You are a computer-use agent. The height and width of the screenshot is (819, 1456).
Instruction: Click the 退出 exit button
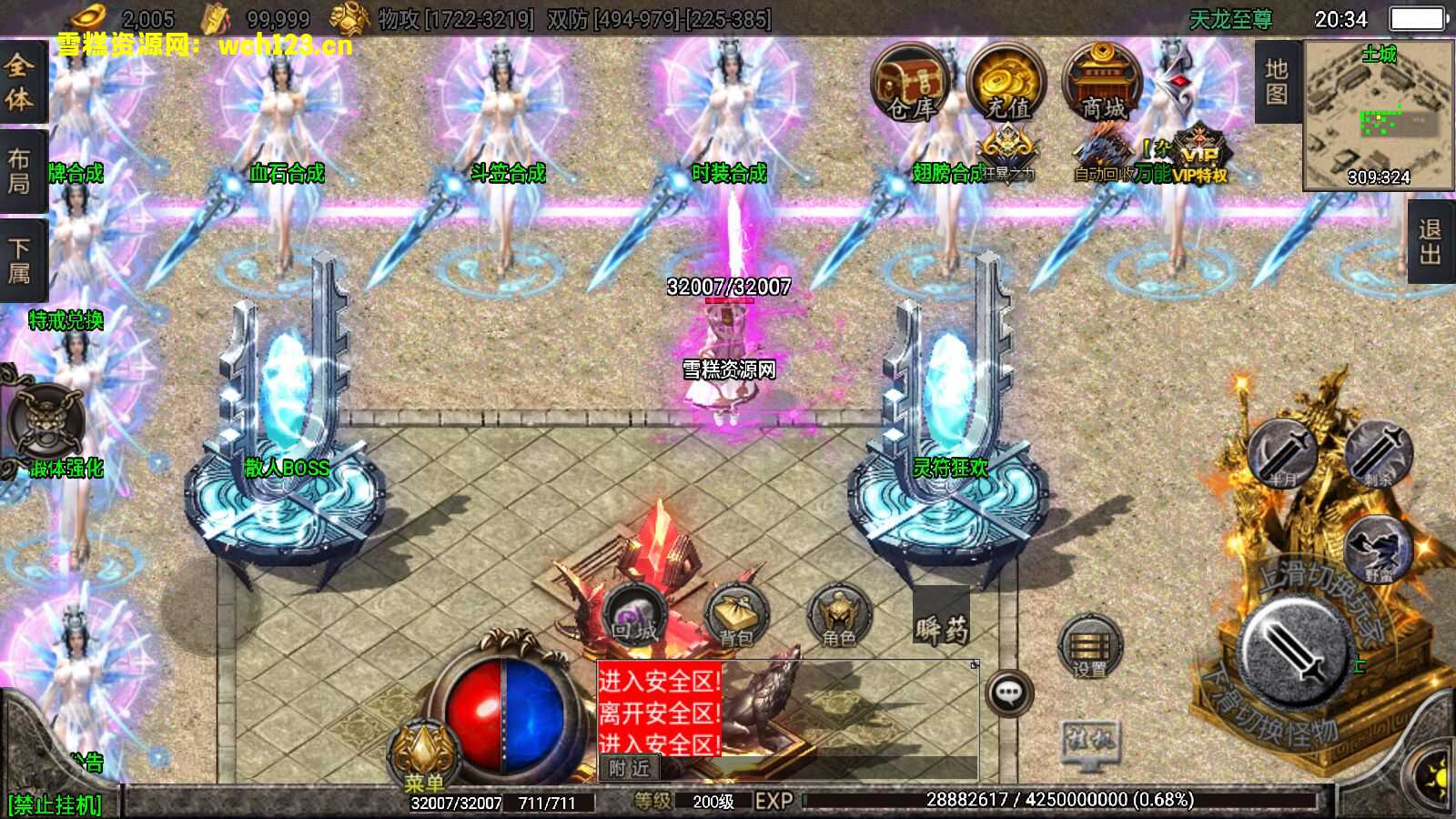point(1431,242)
